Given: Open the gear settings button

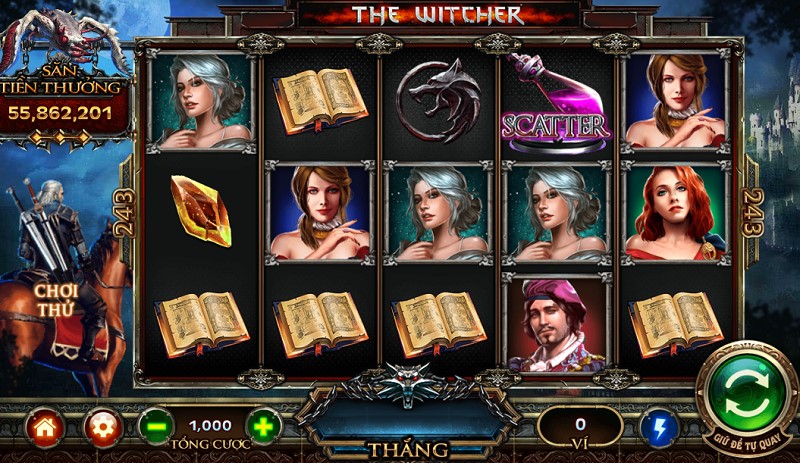Looking at the screenshot, I should point(101,428).
